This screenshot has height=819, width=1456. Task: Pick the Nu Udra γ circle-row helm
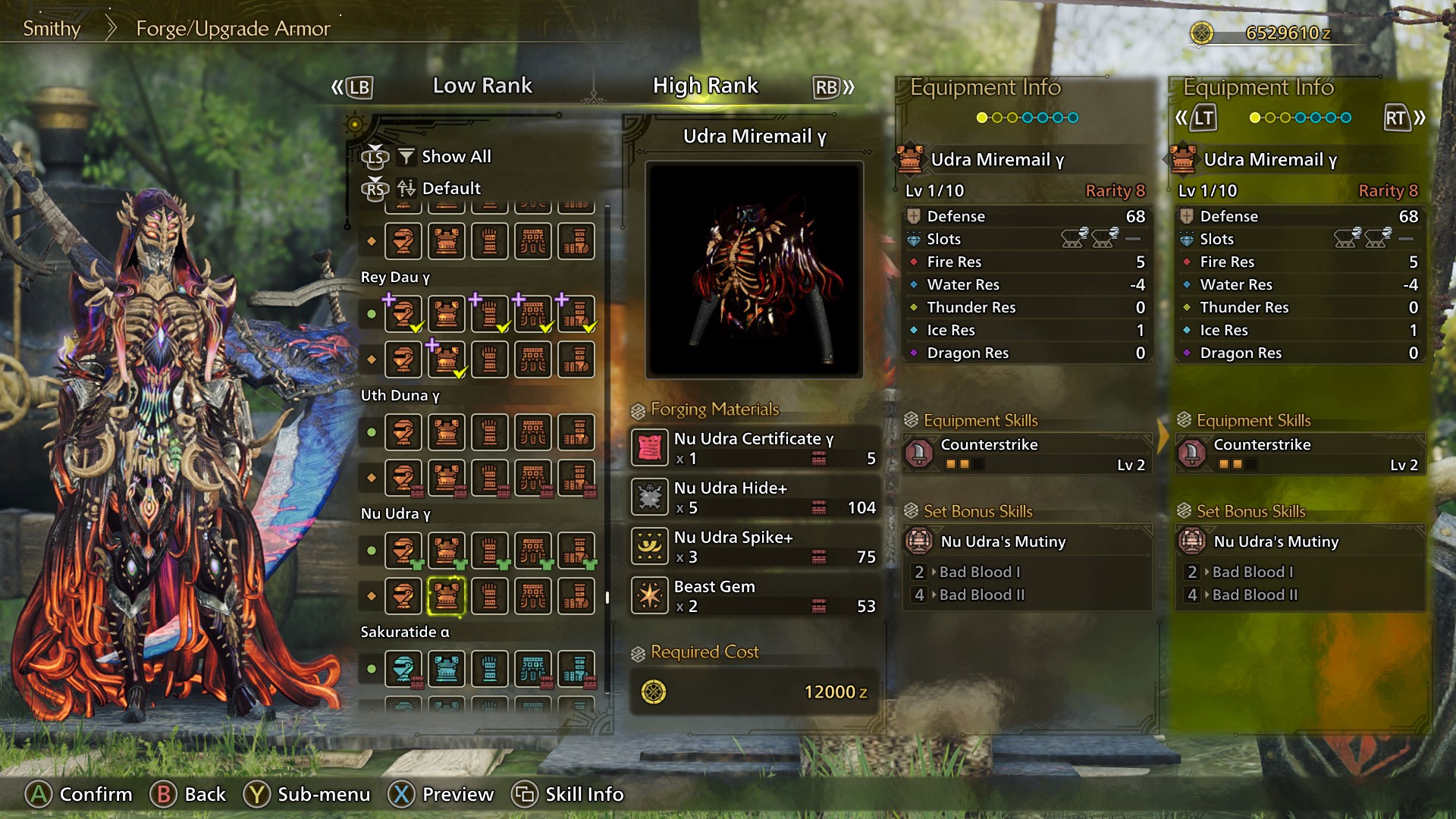coord(403,551)
